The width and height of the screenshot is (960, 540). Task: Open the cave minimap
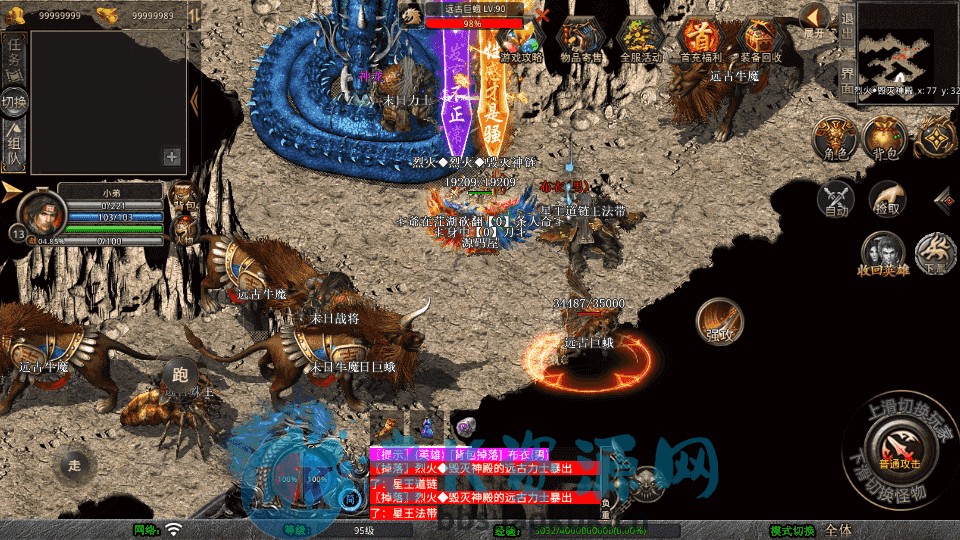coord(907,47)
